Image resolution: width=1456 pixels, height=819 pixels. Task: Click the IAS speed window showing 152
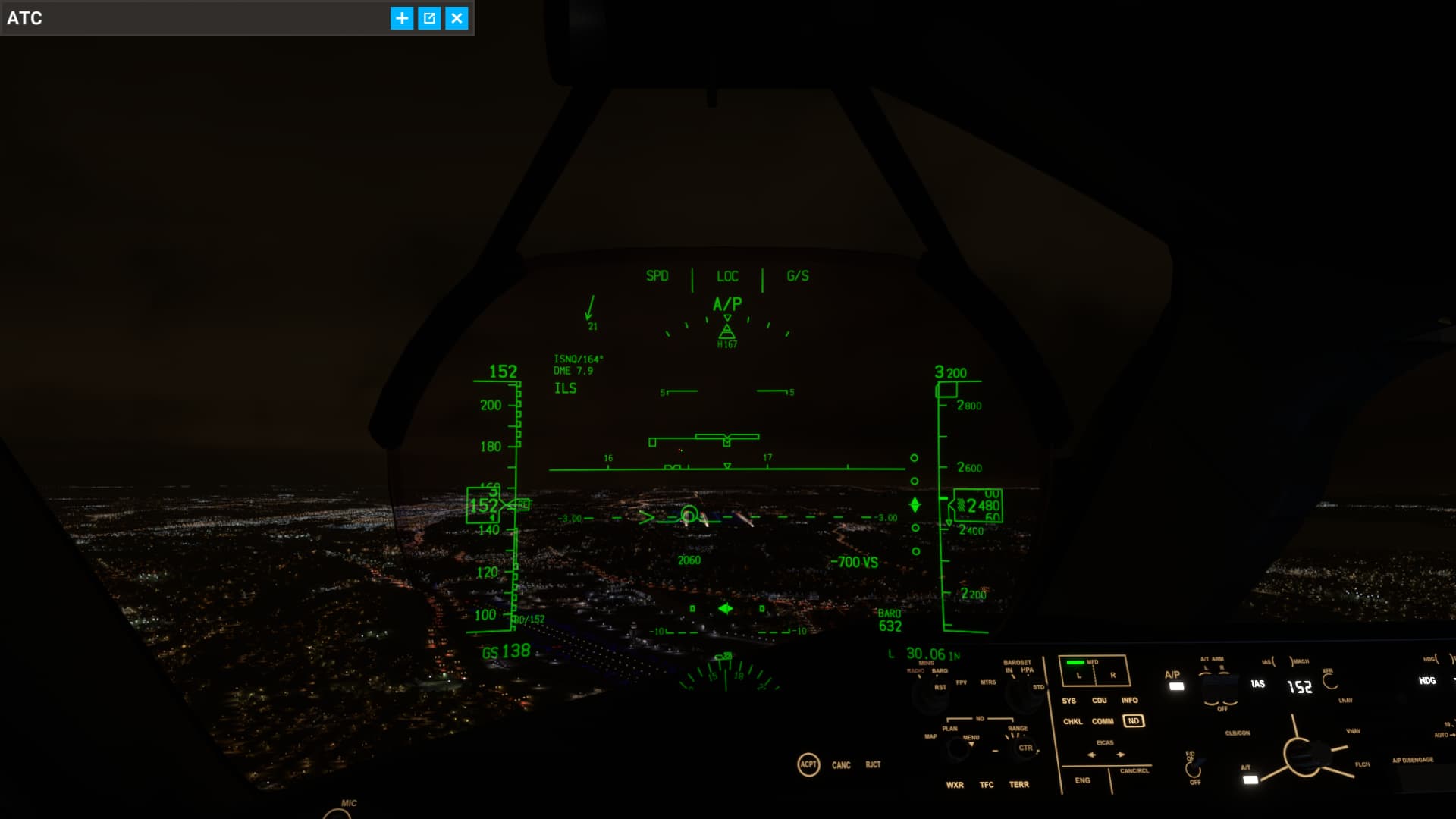1300,688
